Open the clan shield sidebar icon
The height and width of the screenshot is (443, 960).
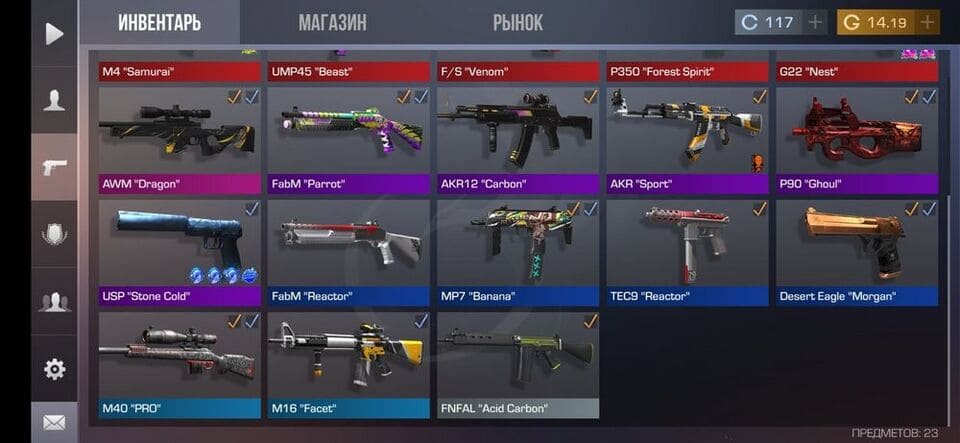tap(54, 234)
